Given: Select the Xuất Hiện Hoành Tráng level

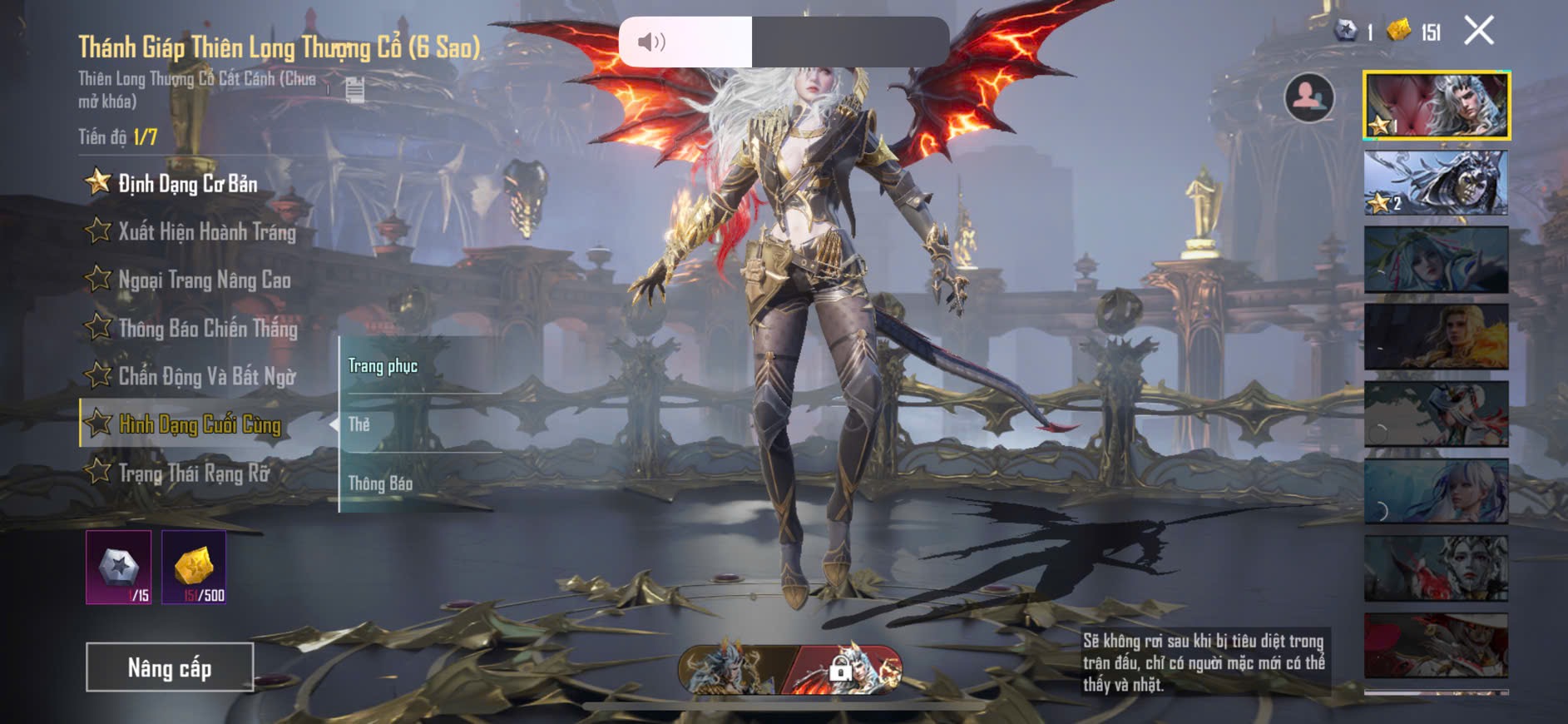Looking at the screenshot, I should 206,231.
